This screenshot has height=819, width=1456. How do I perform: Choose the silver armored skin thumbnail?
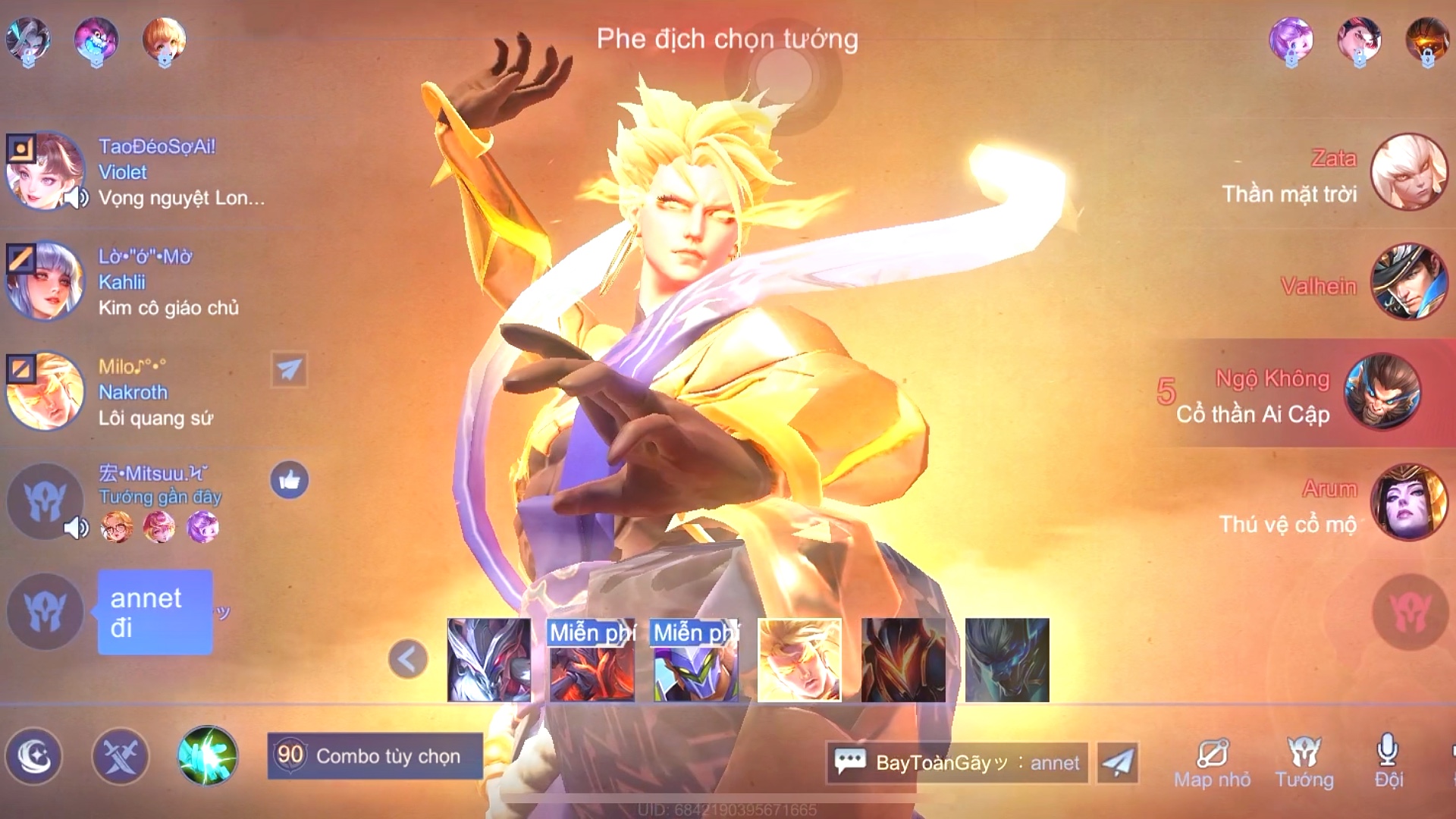pos(489,660)
